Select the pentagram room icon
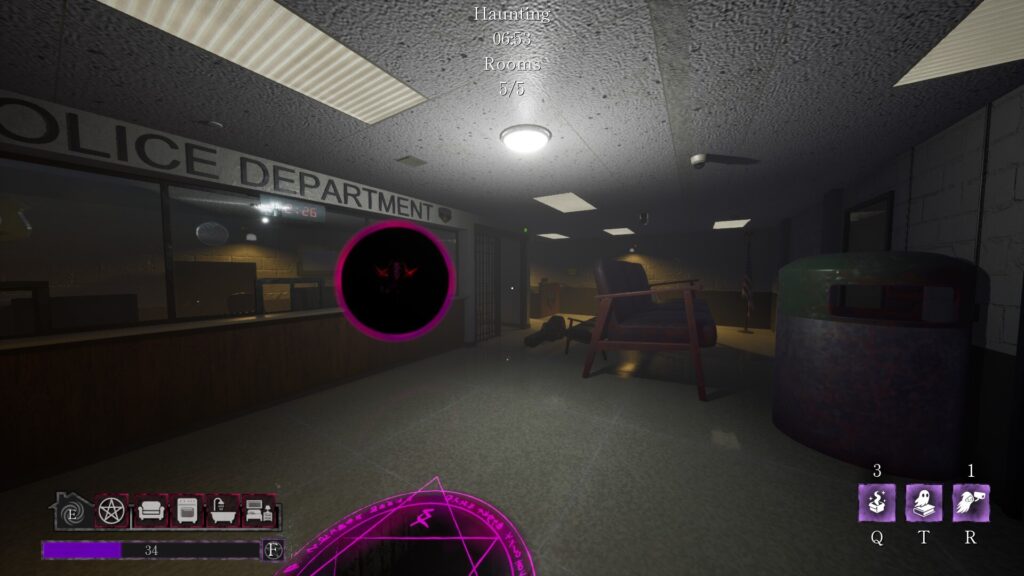 (x=112, y=511)
